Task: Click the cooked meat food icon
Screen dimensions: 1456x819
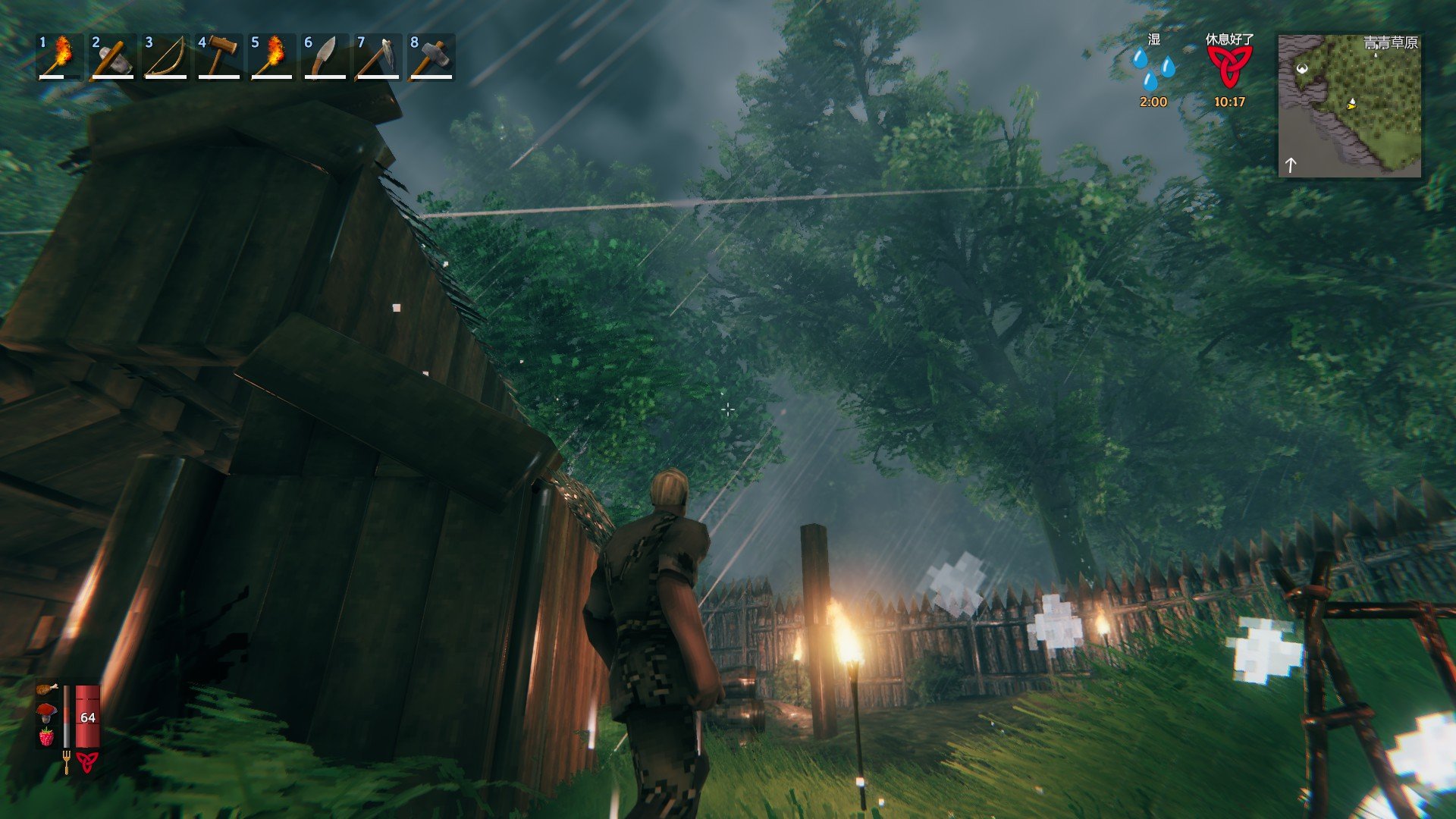Action: point(47,689)
